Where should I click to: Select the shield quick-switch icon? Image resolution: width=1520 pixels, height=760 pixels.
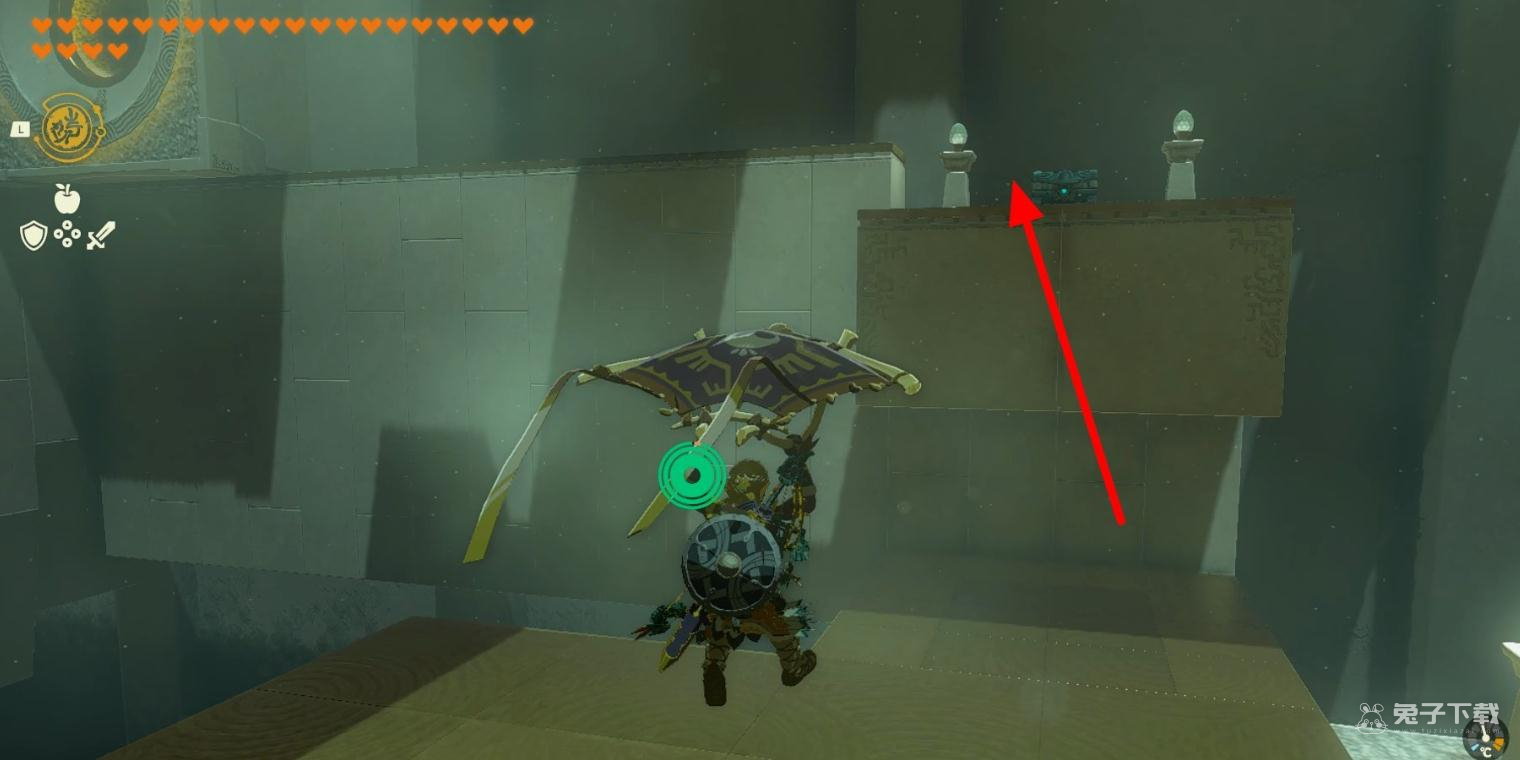tap(33, 236)
